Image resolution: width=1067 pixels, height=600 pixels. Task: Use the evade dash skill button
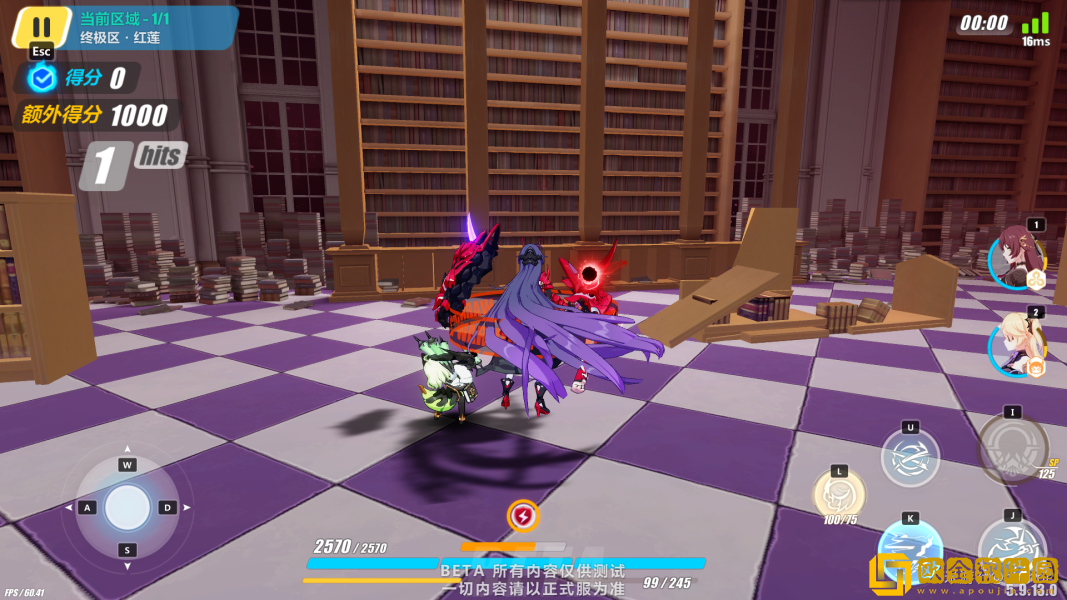coord(910,458)
